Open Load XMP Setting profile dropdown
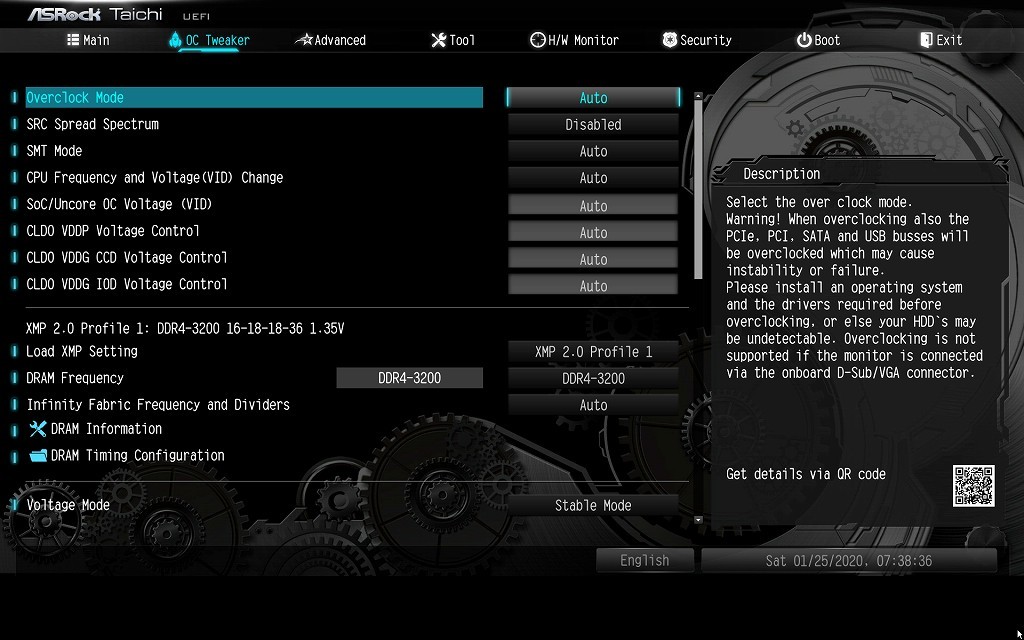Screen dimensions: 1024x640 click(x=593, y=352)
